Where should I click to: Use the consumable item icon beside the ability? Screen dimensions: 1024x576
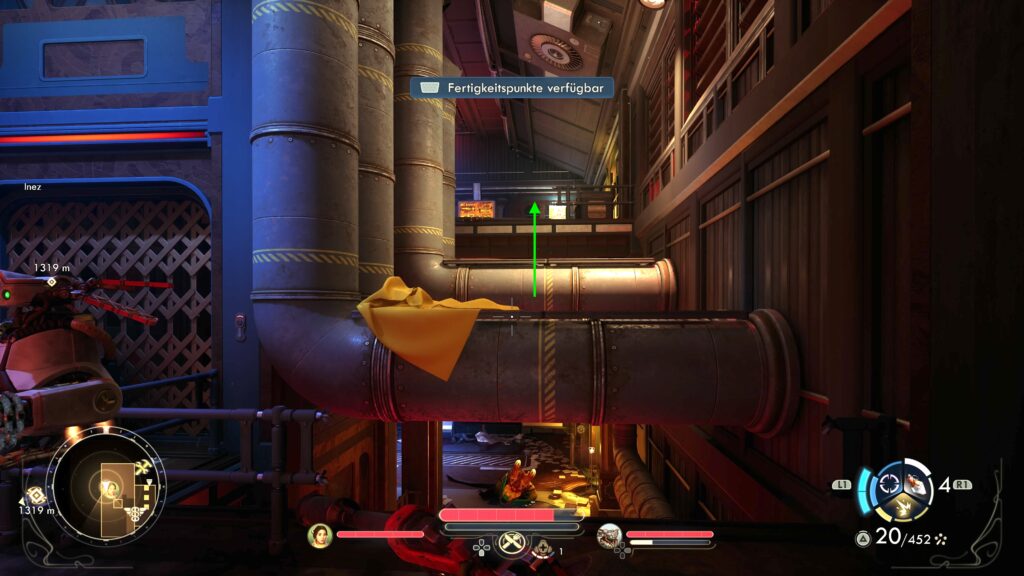coord(542,546)
